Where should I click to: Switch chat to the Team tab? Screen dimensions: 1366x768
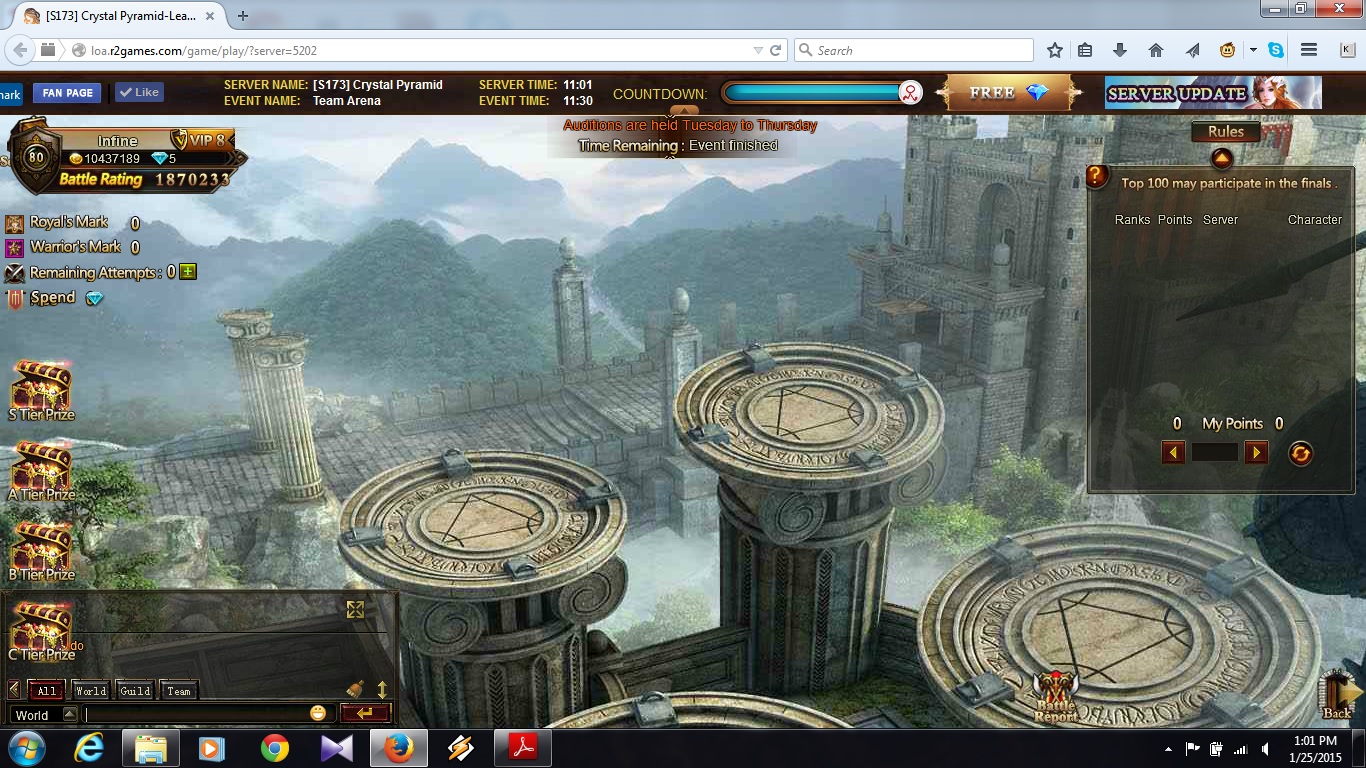point(179,690)
